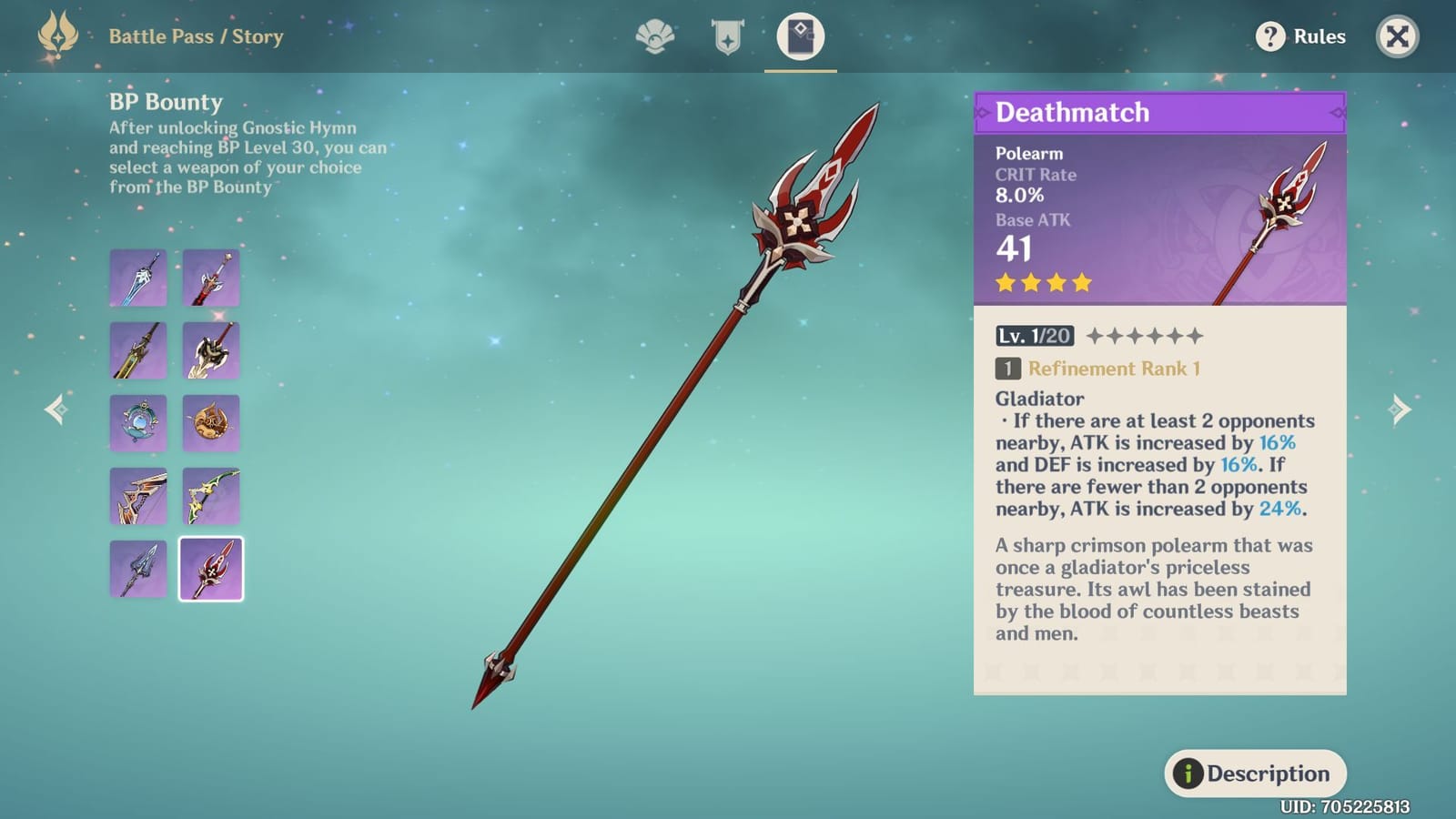Viewport: 1456px width, 819px height.
Task: Select the red-handled sword weapon icon
Action: coord(210,278)
